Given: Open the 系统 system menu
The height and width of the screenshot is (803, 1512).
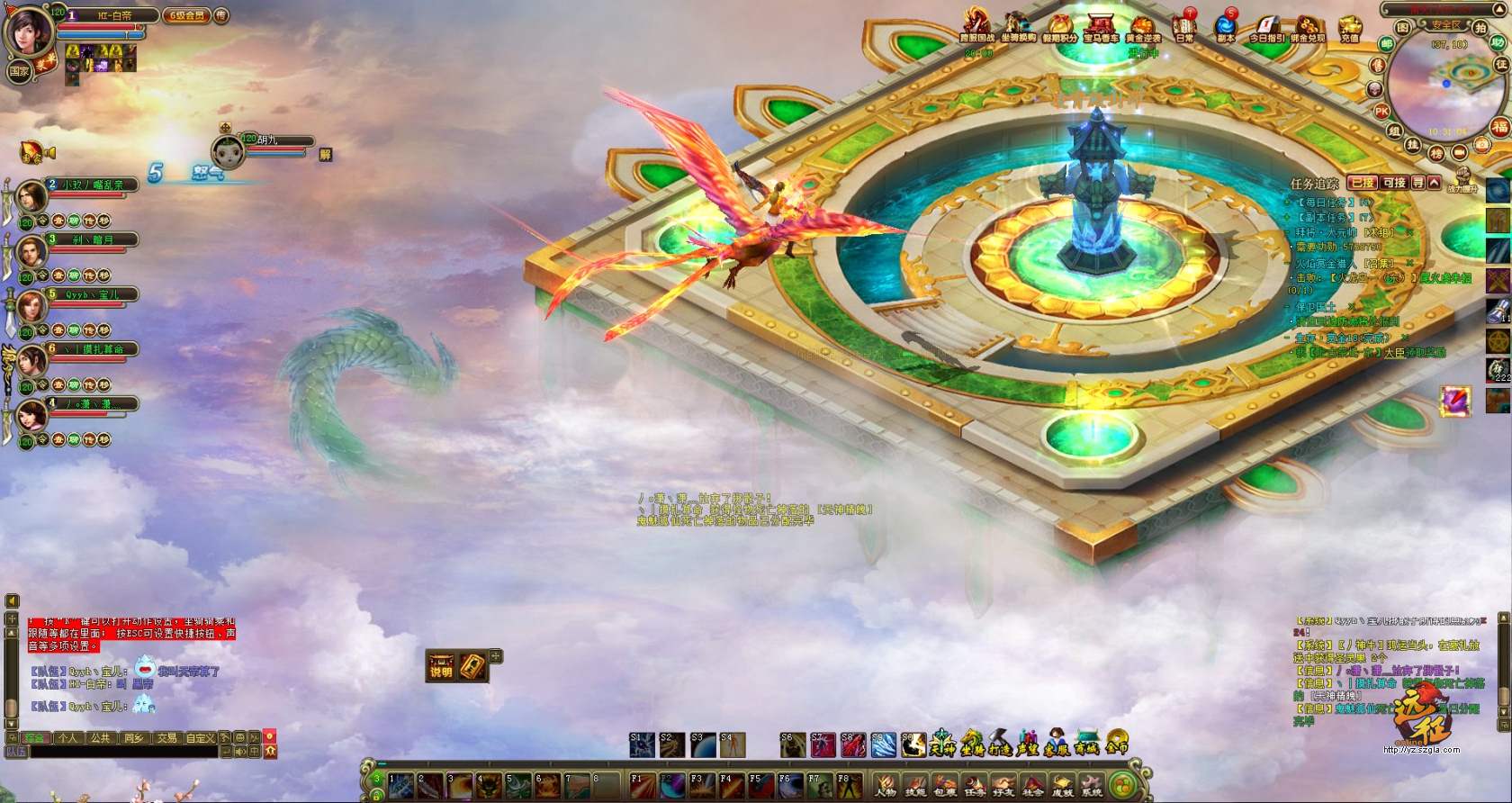Looking at the screenshot, I should [1091, 785].
